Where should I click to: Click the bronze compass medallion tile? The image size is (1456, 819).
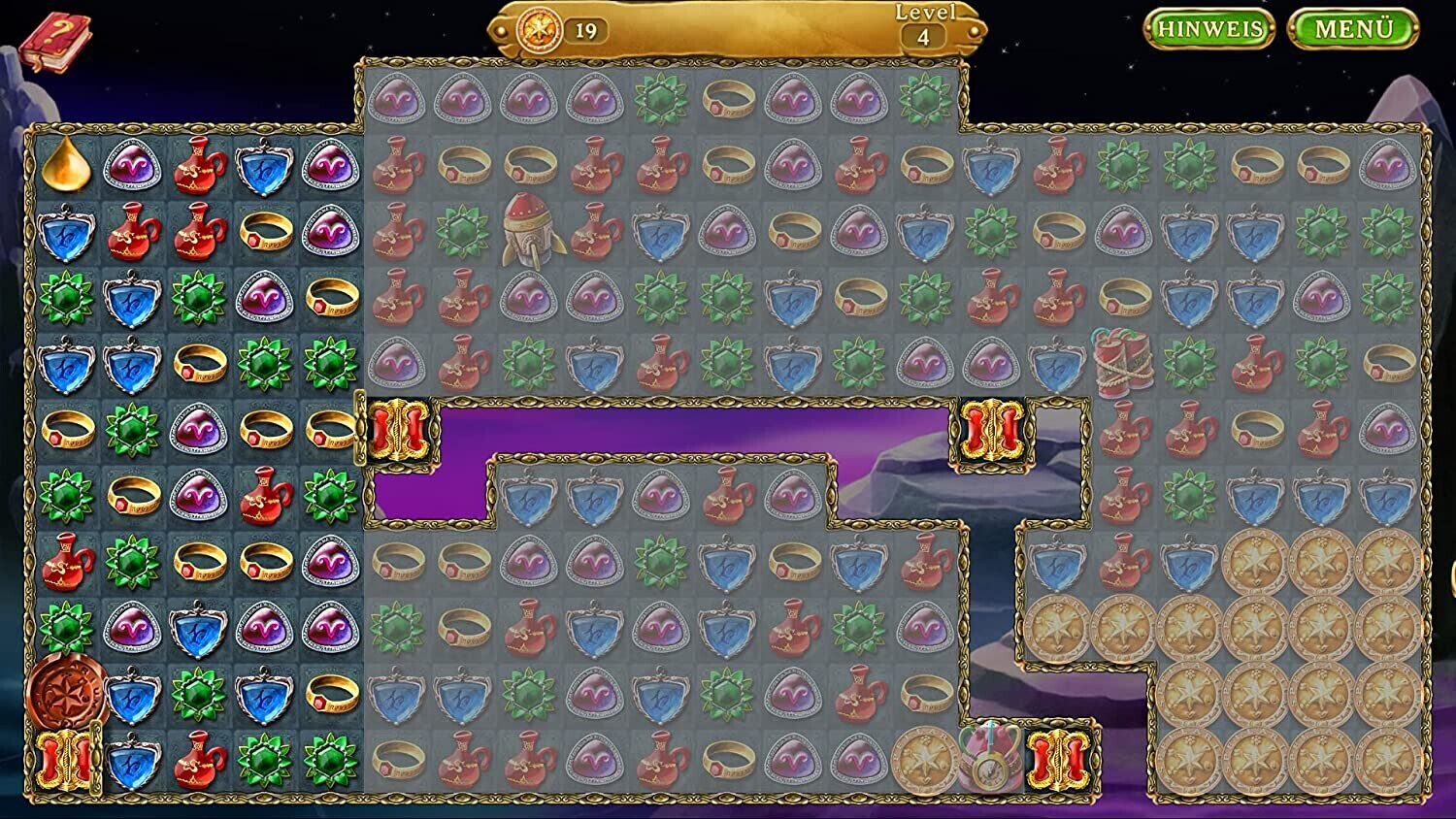66,692
